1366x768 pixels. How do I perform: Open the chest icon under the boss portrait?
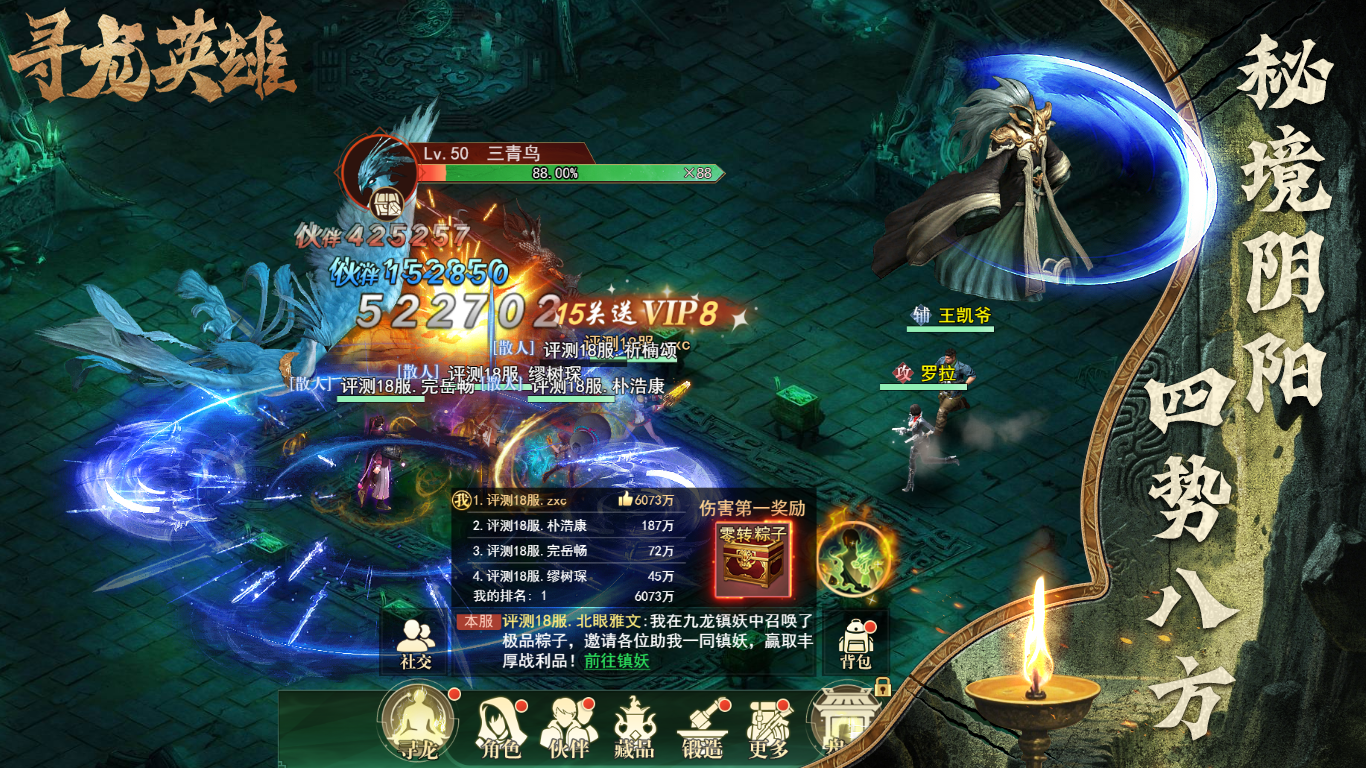(386, 204)
